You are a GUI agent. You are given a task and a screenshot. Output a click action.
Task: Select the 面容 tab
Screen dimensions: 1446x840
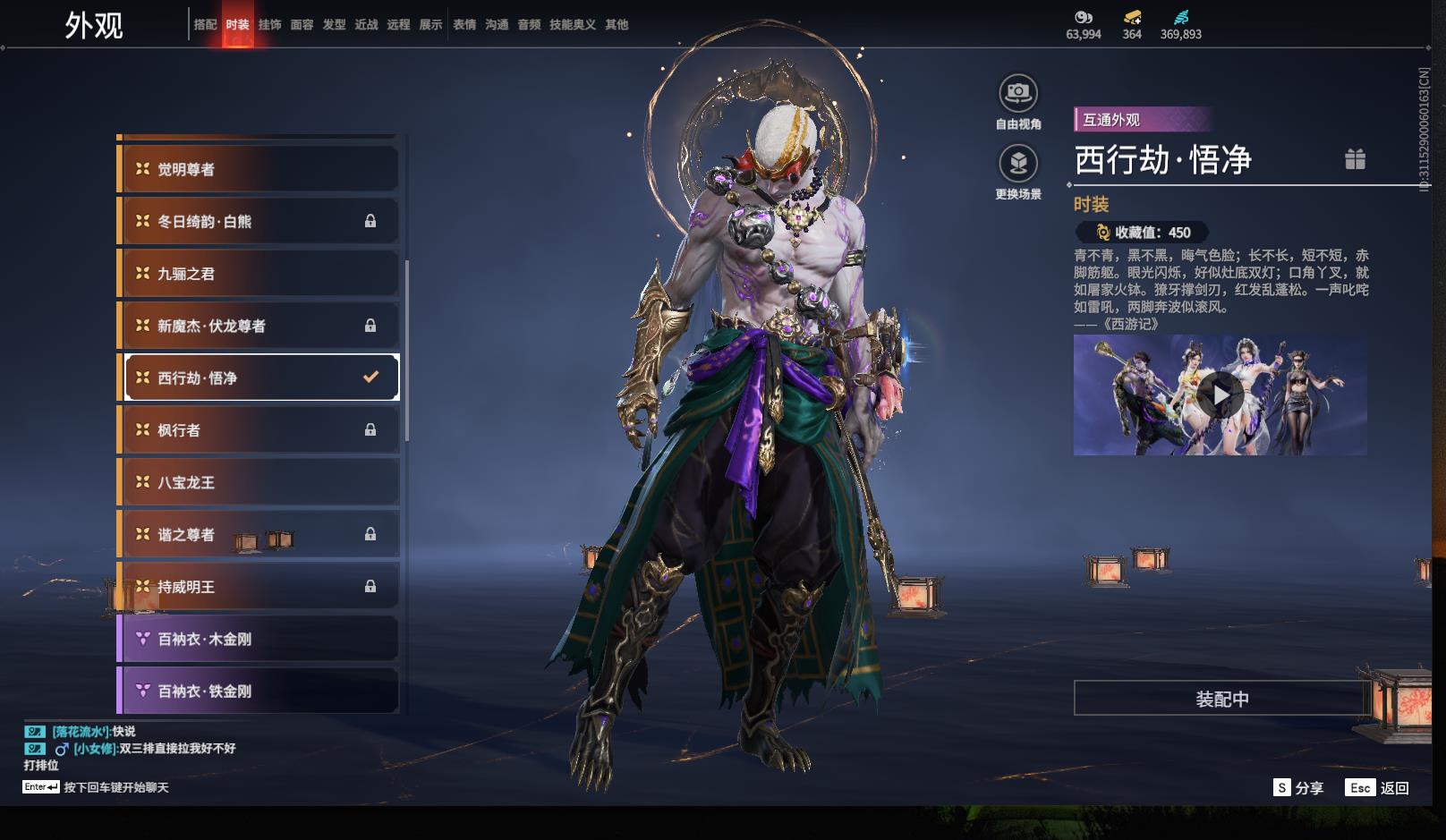tap(302, 25)
